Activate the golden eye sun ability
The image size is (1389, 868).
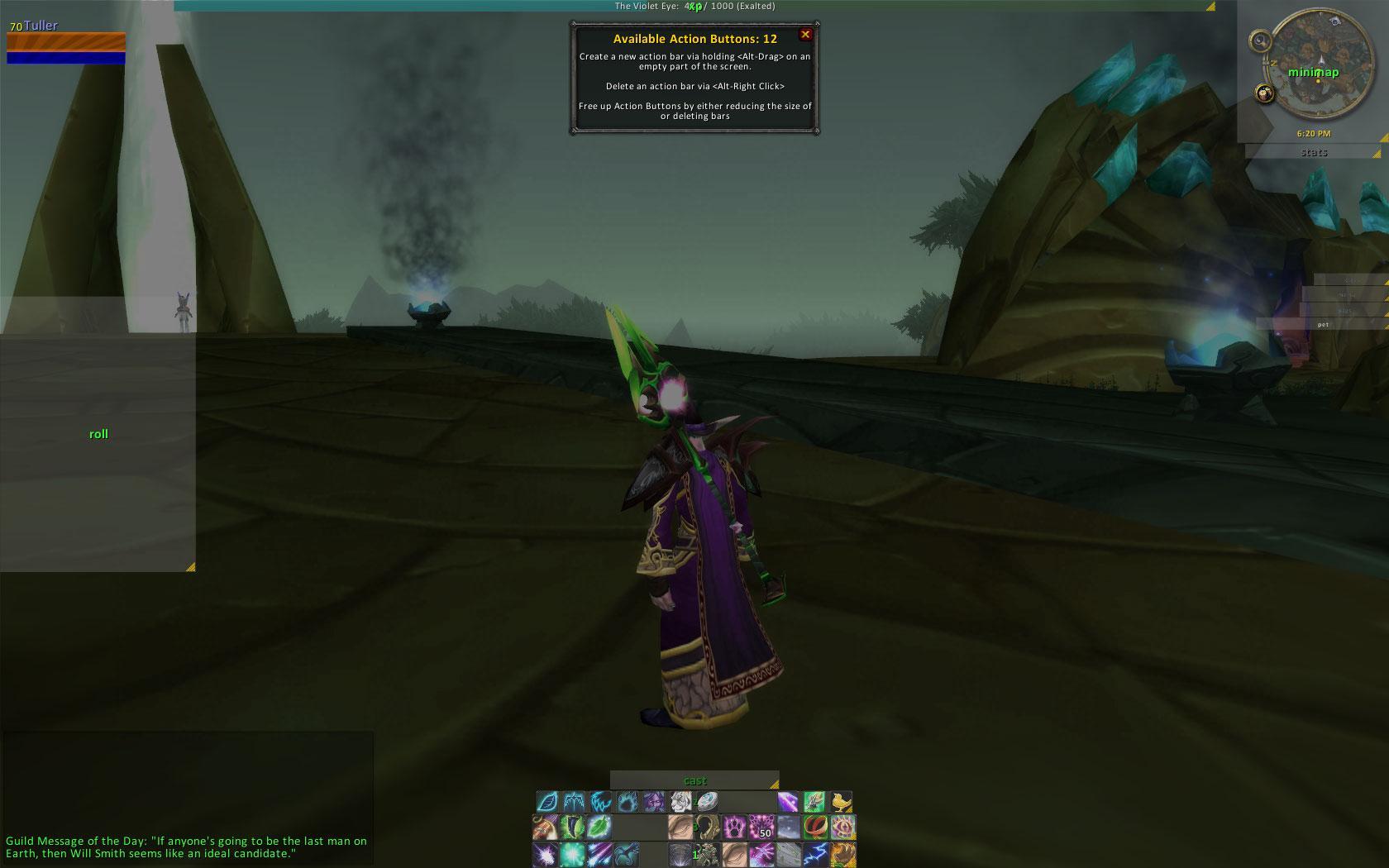point(842,827)
